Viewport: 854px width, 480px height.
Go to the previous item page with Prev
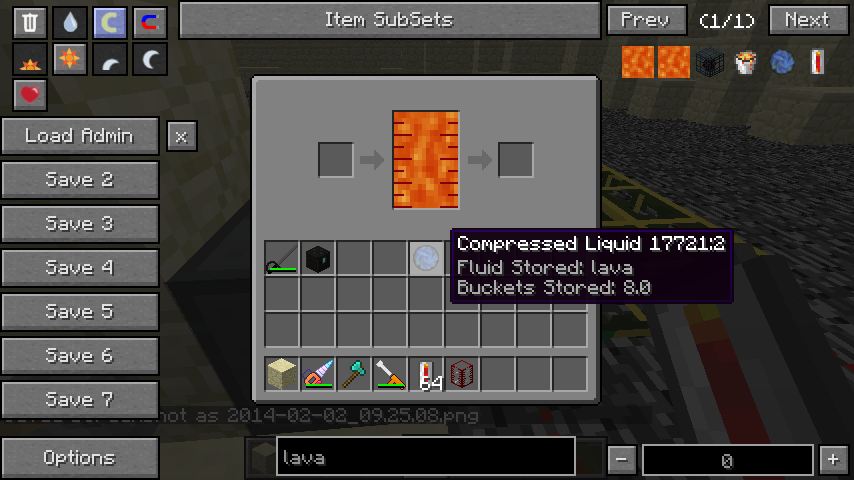click(x=645, y=20)
